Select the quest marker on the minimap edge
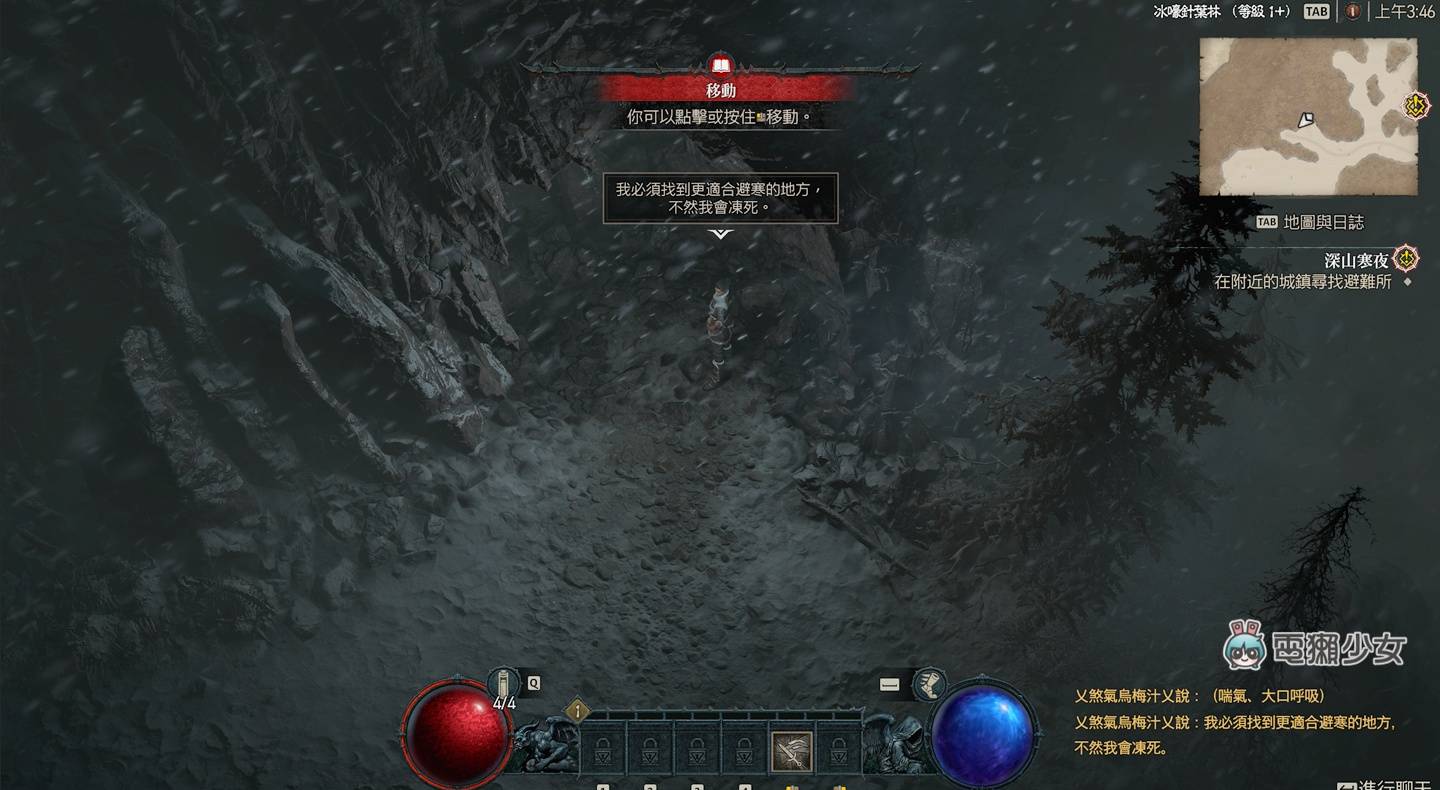The width and height of the screenshot is (1440, 790). point(1416,105)
